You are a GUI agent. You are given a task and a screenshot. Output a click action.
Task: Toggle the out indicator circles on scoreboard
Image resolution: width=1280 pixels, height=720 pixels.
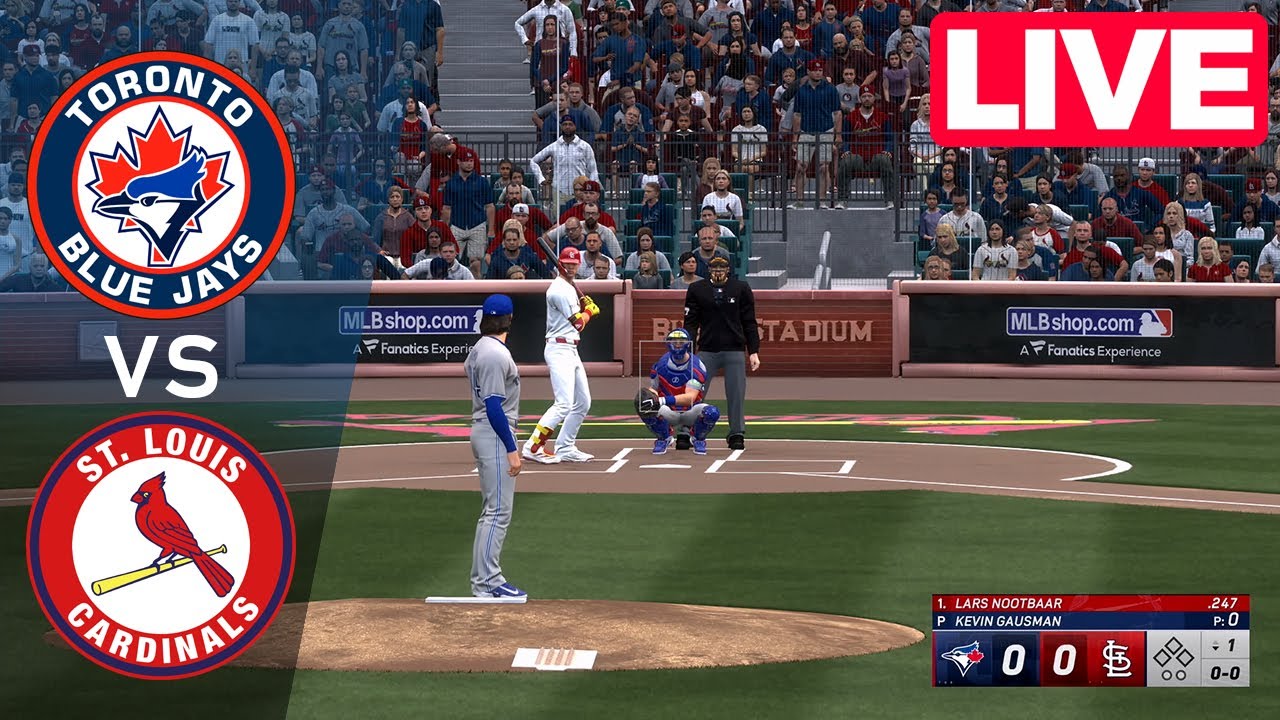(x=1174, y=676)
